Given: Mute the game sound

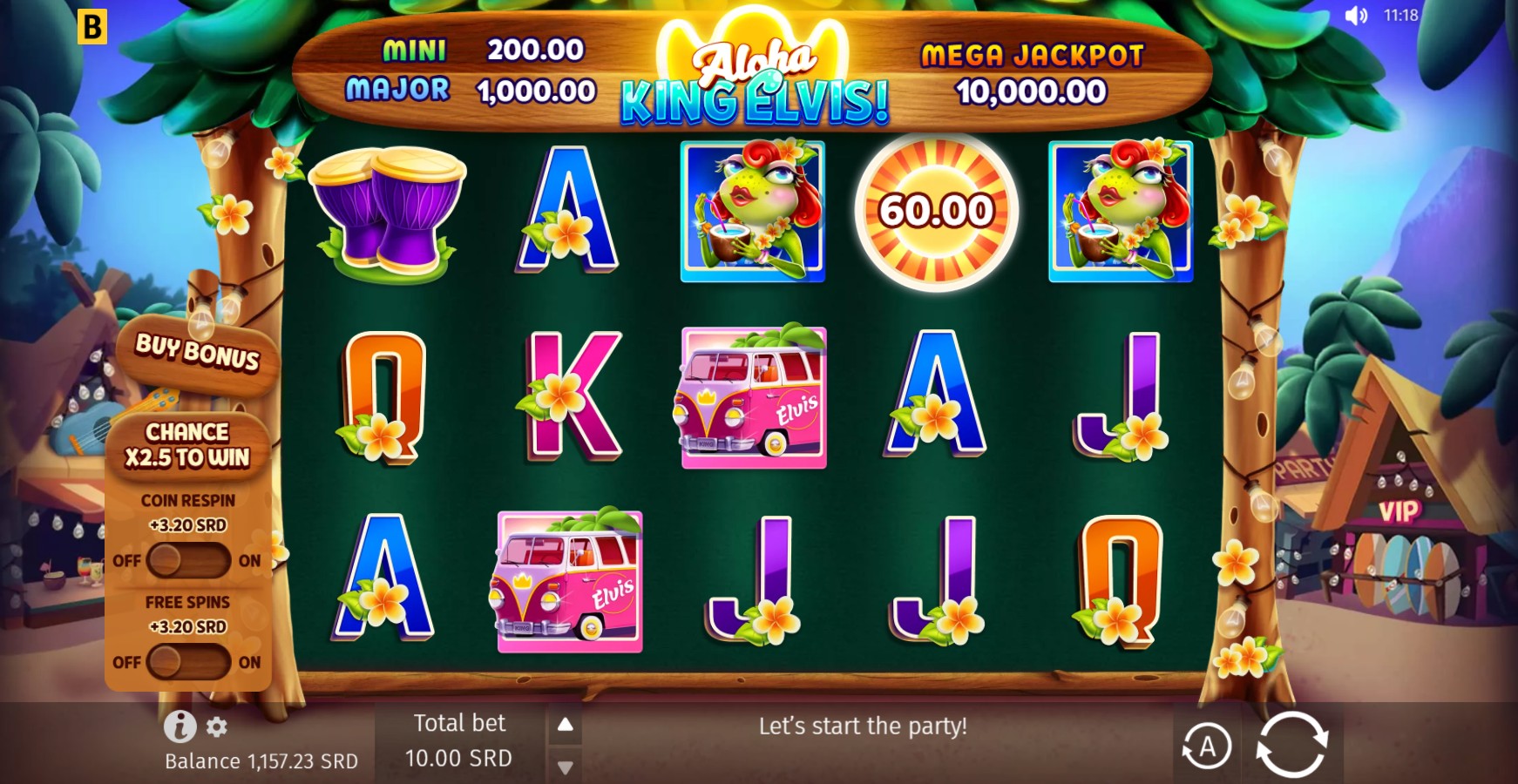Looking at the screenshot, I should [1356, 16].
